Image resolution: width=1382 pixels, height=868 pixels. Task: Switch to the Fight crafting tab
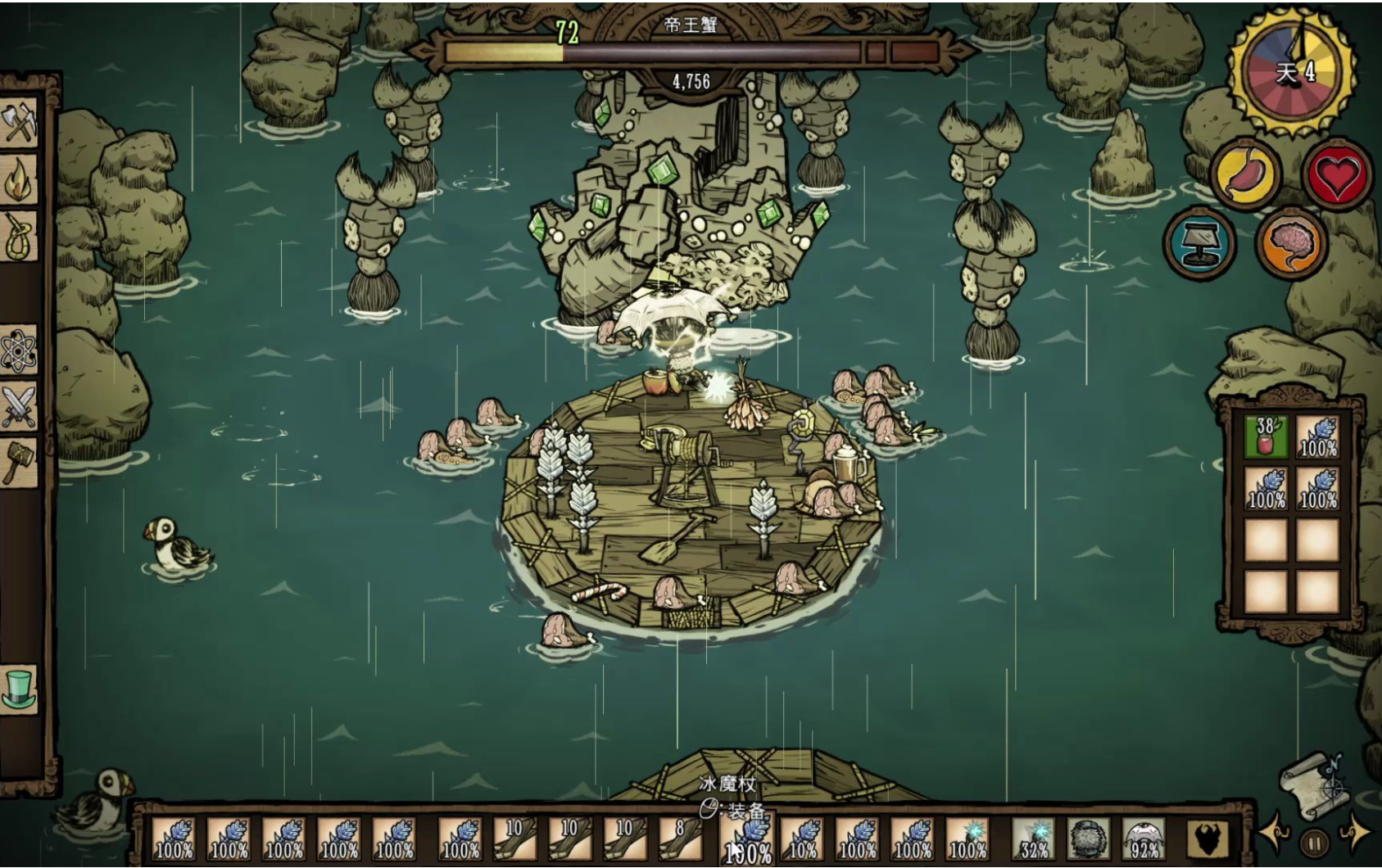[x=20, y=407]
